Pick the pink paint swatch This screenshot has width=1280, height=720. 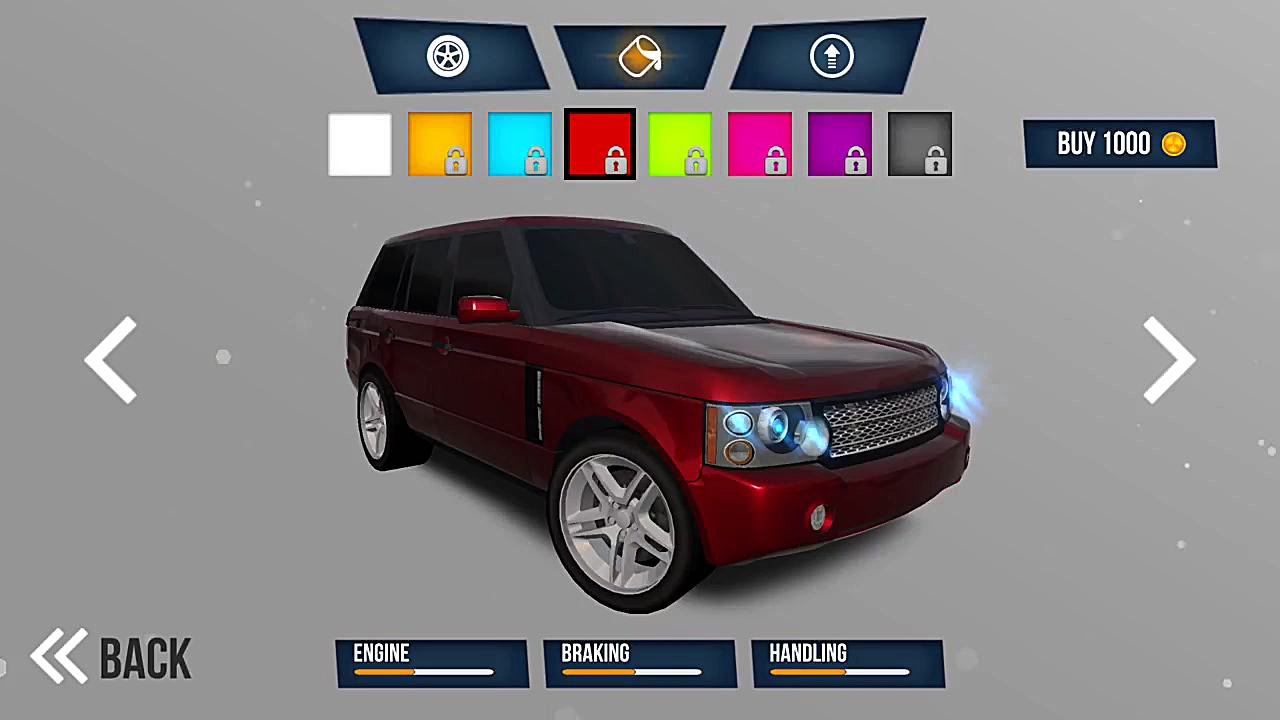click(x=759, y=144)
